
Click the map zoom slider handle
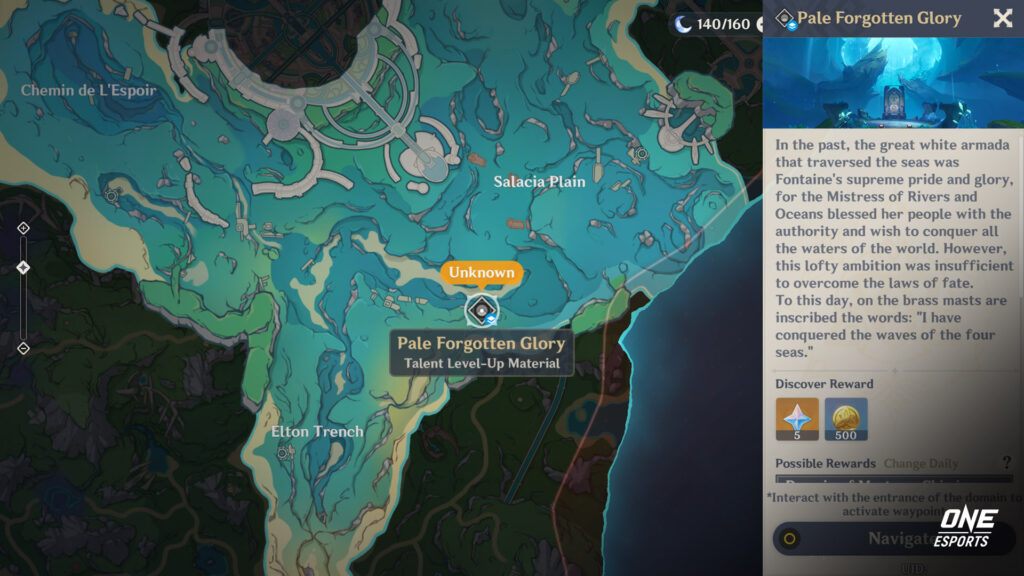(x=24, y=267)
